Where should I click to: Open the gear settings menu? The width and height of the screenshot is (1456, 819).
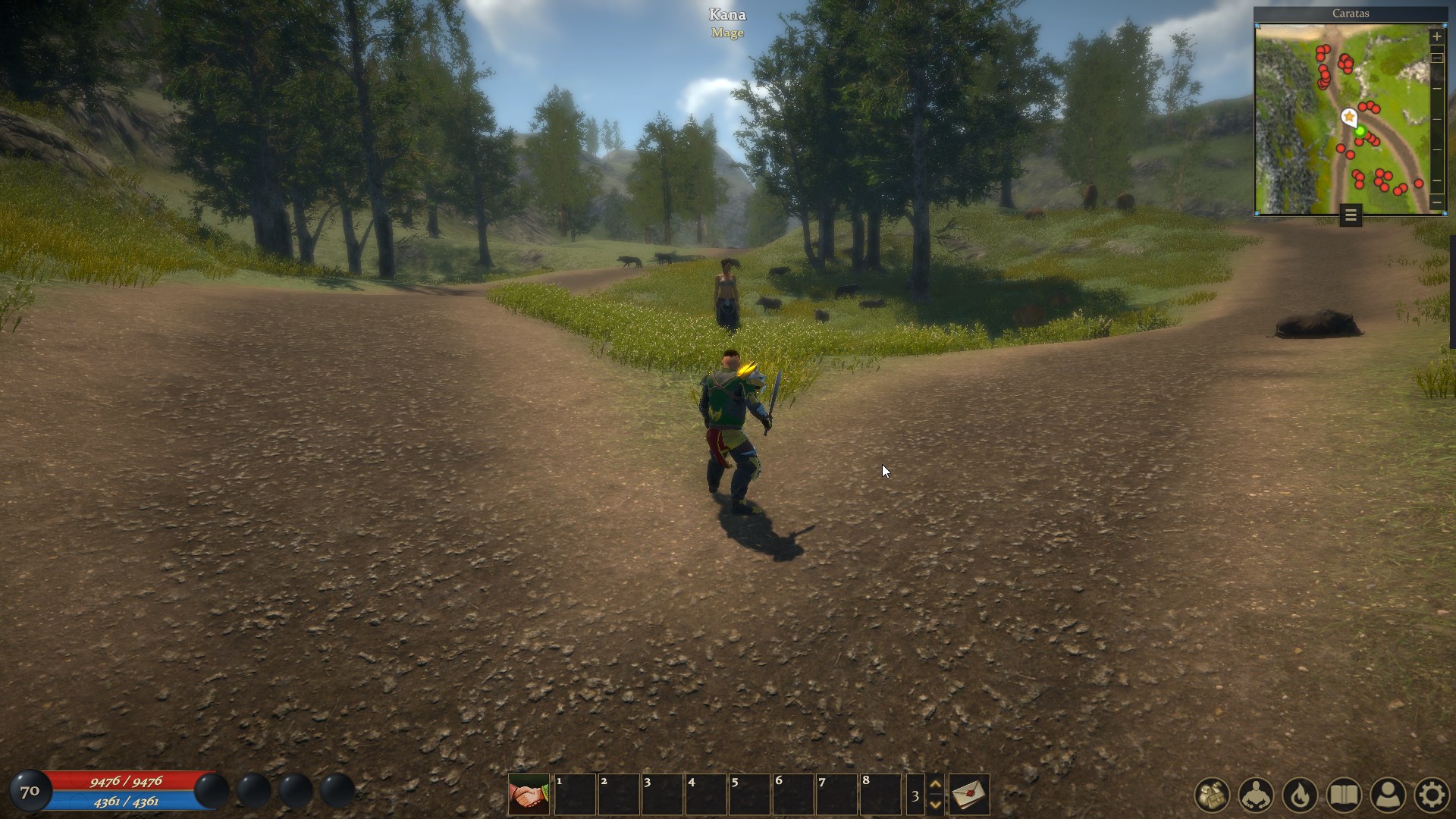pyautogui.click(x=1432, y=795)
